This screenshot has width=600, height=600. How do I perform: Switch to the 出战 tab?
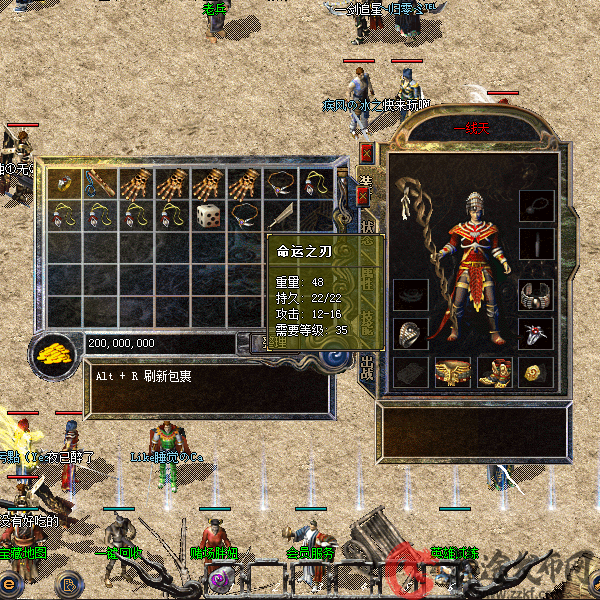[367, 366]
